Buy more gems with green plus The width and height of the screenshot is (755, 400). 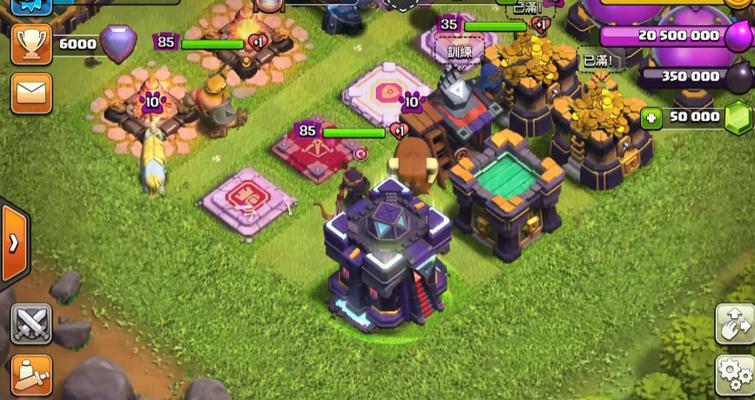pyautogui.click(x=652, y=117)
